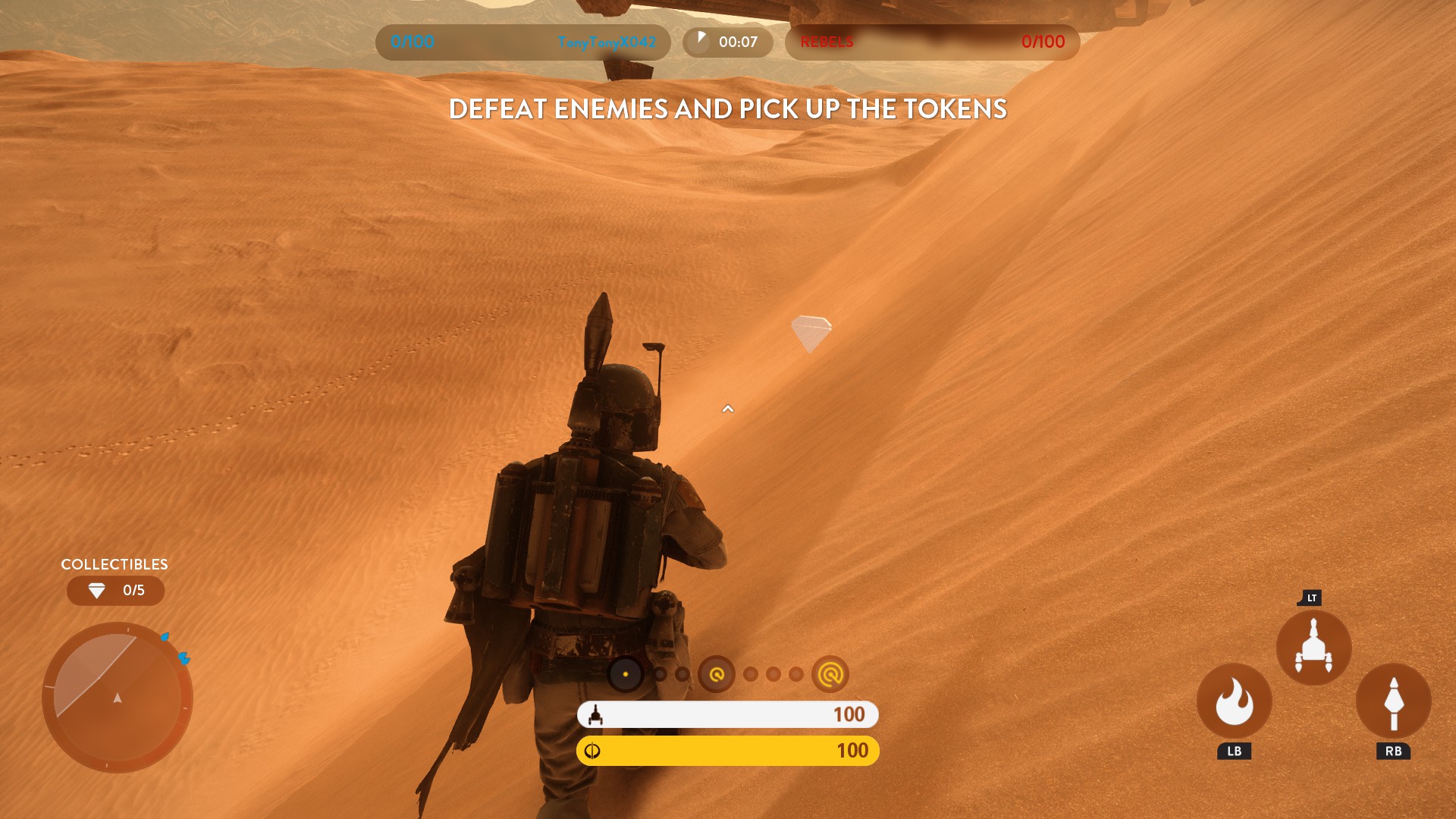Fire the wrist rocket ability icon
The height and width of the screenshot is (819, 1456).
[x=1393, y=701]
